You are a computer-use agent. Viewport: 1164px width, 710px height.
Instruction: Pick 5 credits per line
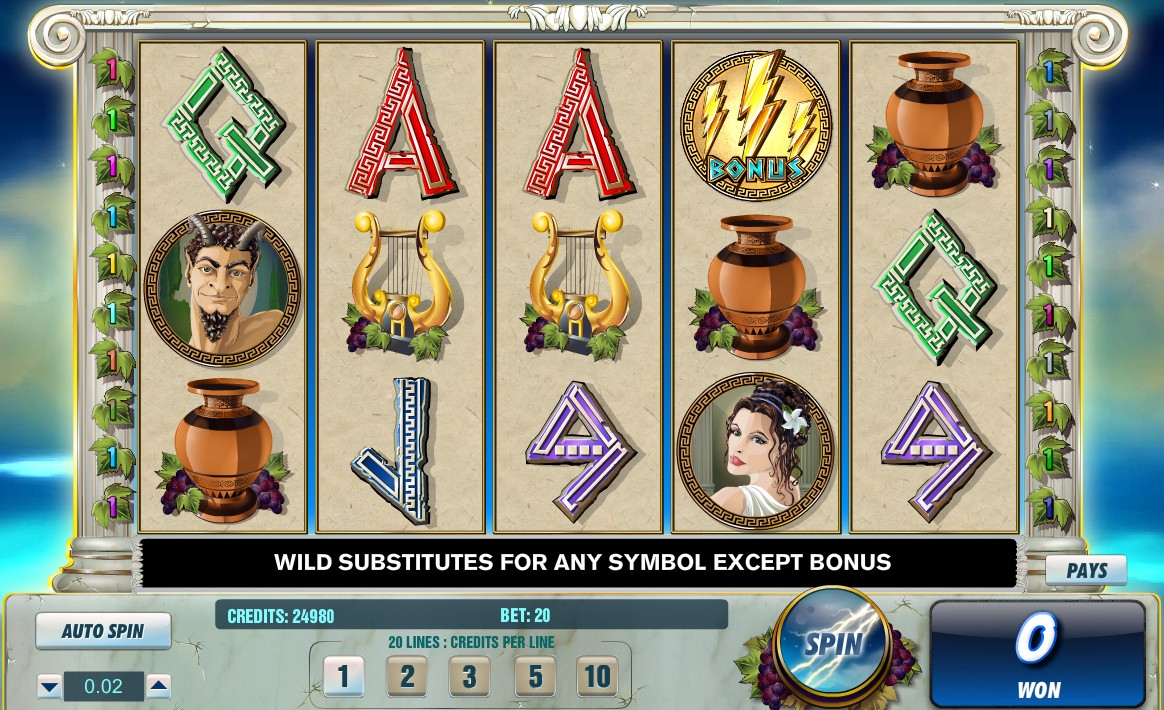coord(535,677)
